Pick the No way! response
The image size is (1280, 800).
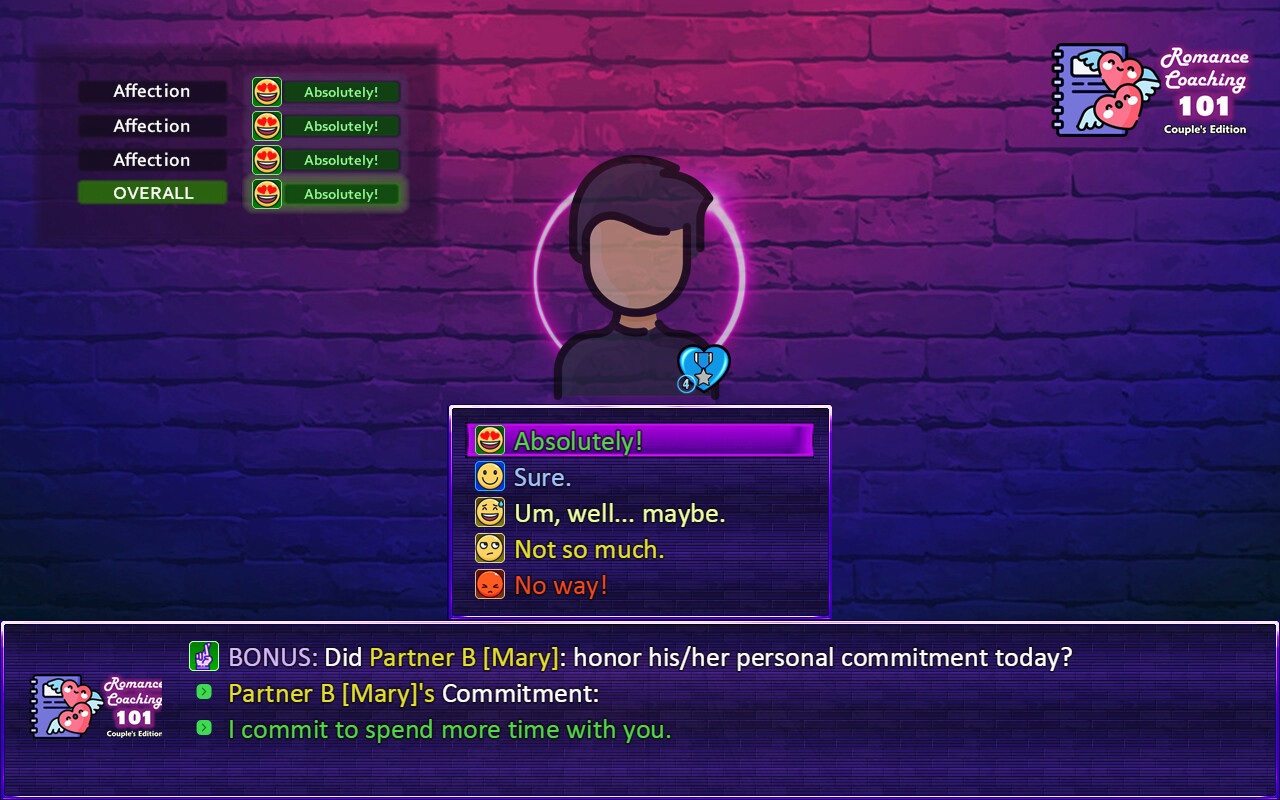pos(561,584)
